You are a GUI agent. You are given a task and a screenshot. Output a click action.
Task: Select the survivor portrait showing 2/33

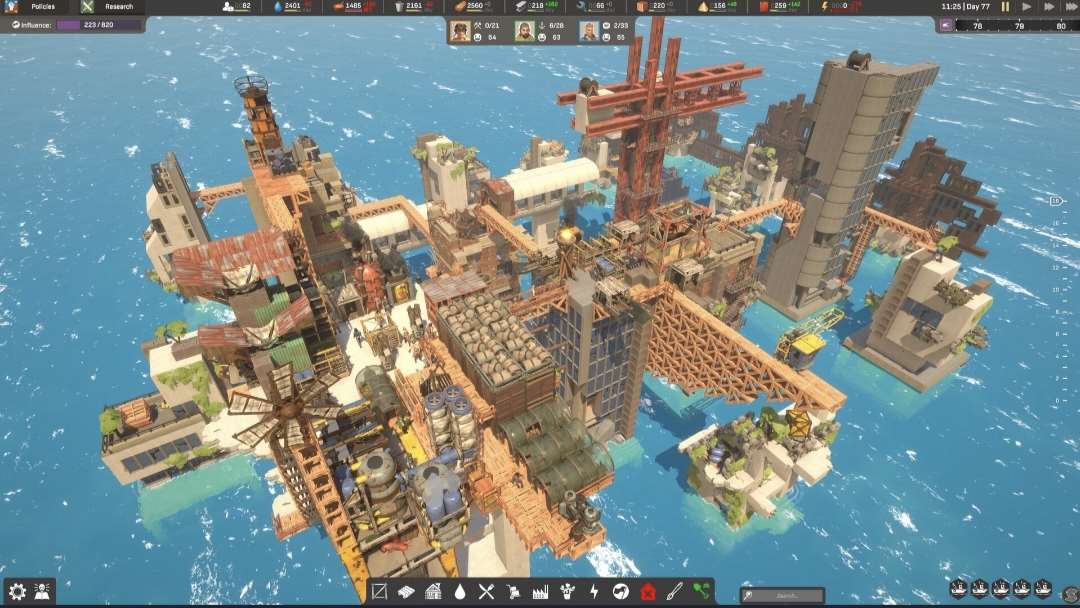click(589, 31)
